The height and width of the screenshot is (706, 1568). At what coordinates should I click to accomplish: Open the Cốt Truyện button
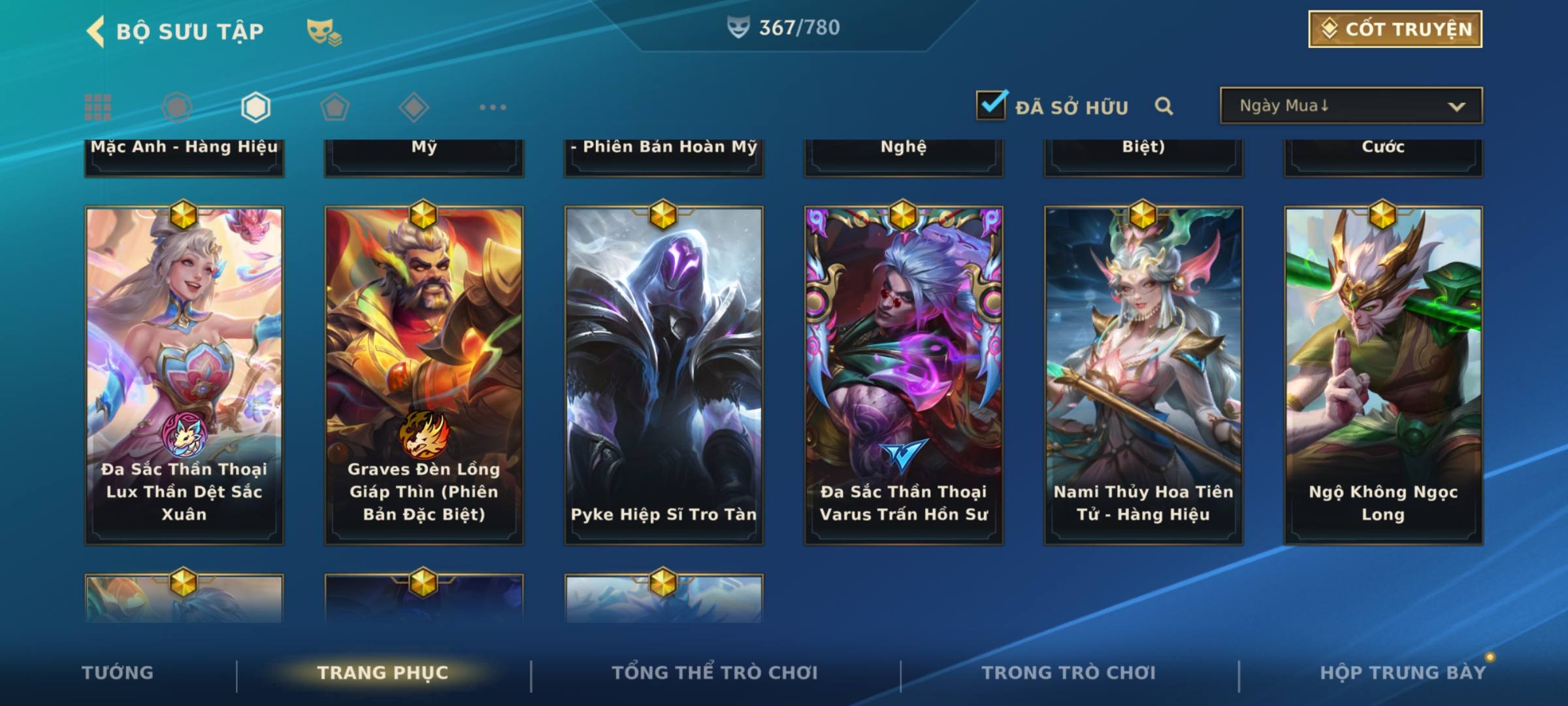coord(1395,29)
